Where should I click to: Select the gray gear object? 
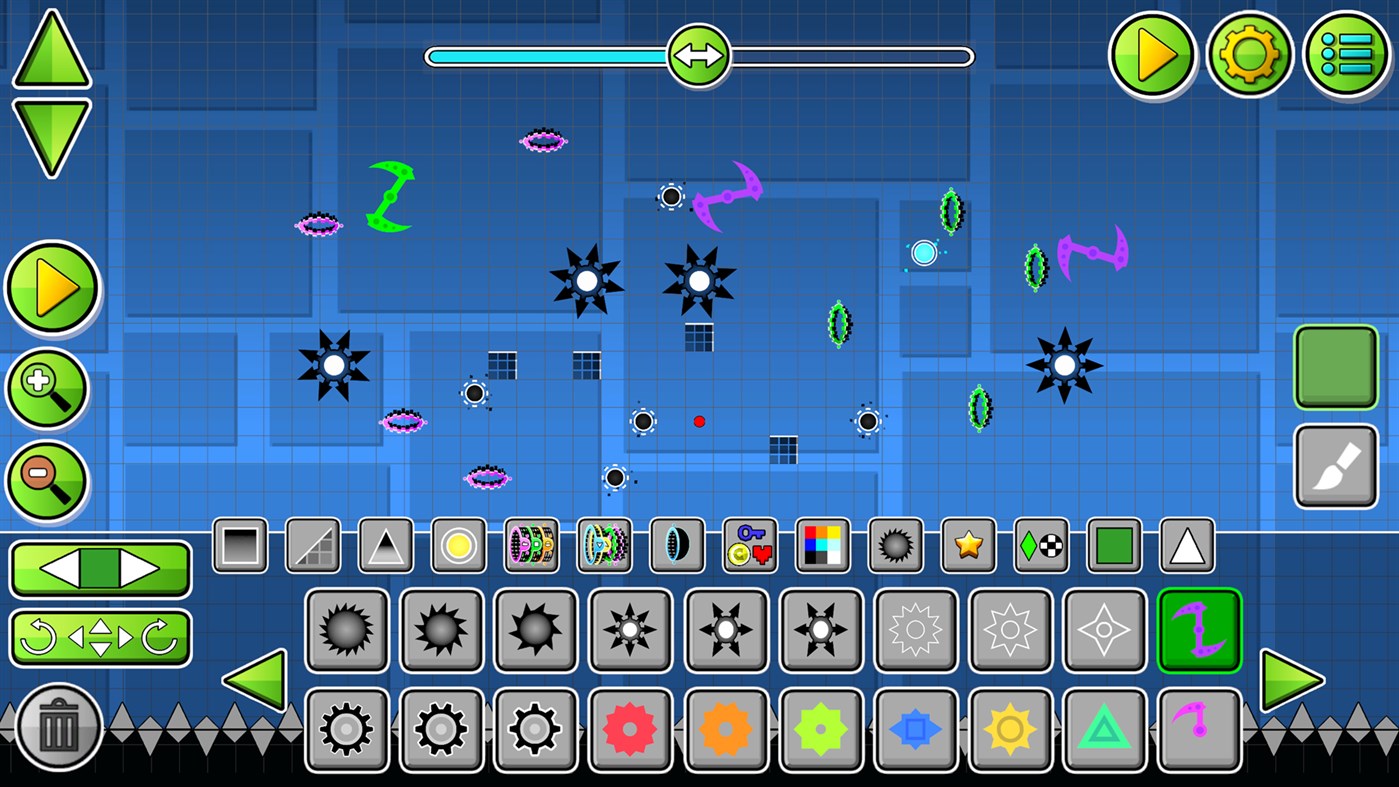tap(346, 729)
